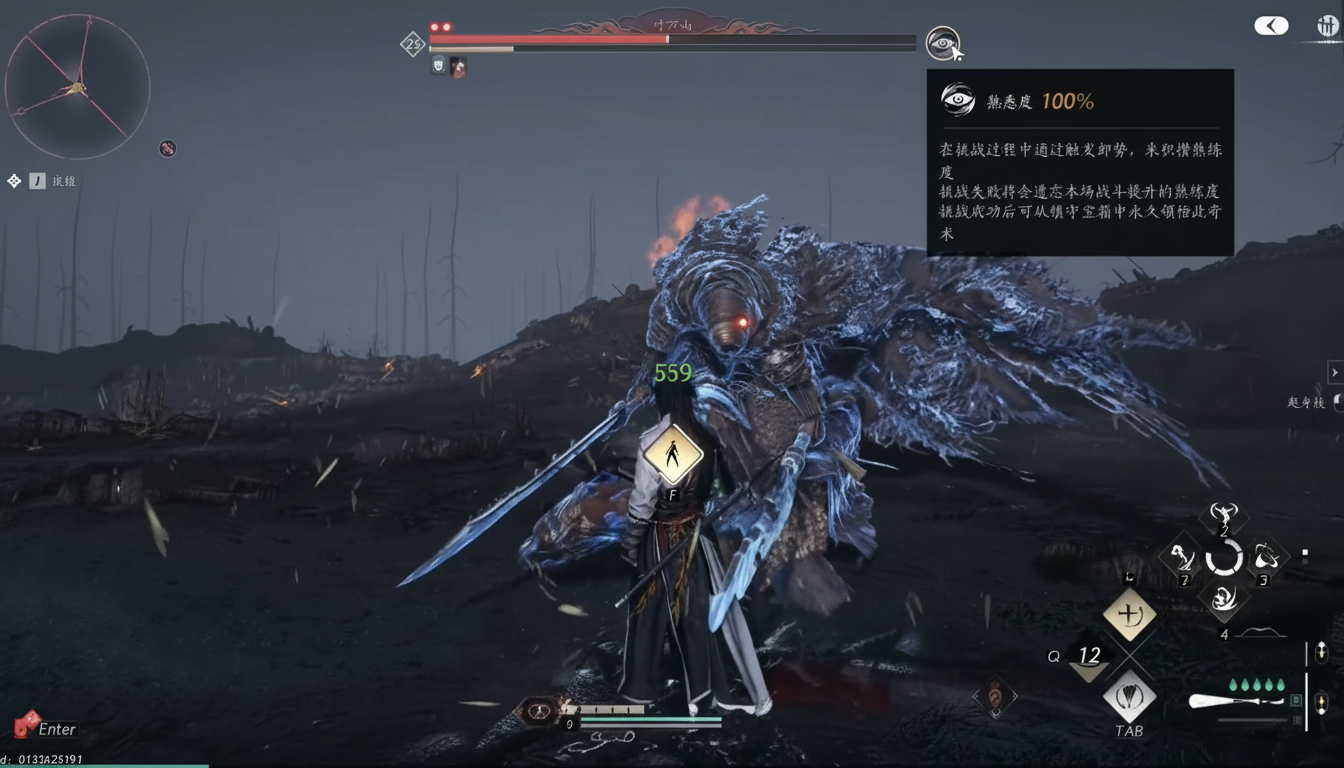
Task: Select the golden bow diamond slot
Action: coord(1129,614)
